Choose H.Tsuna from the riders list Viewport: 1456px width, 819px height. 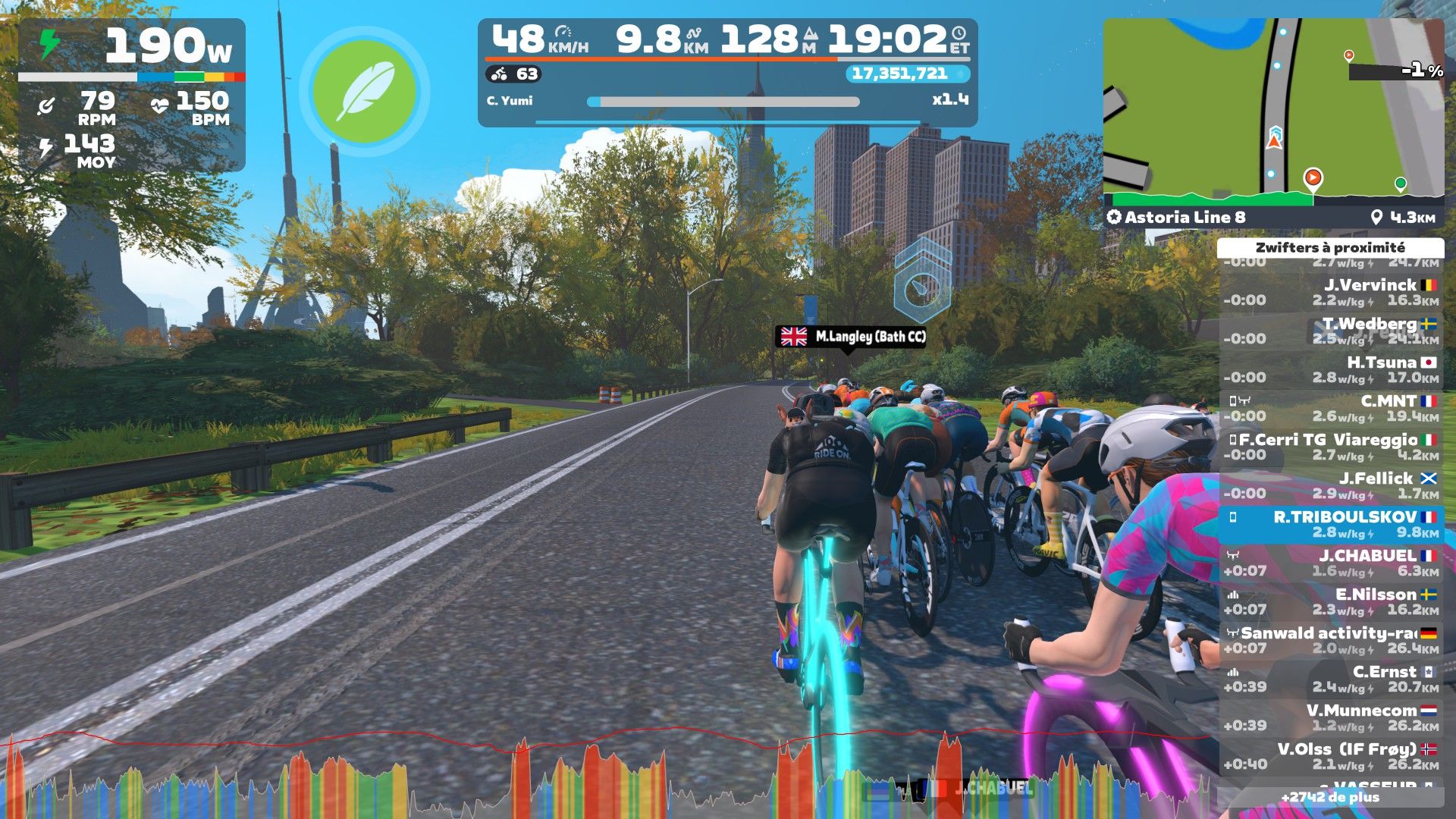[x=1331, y=370]
